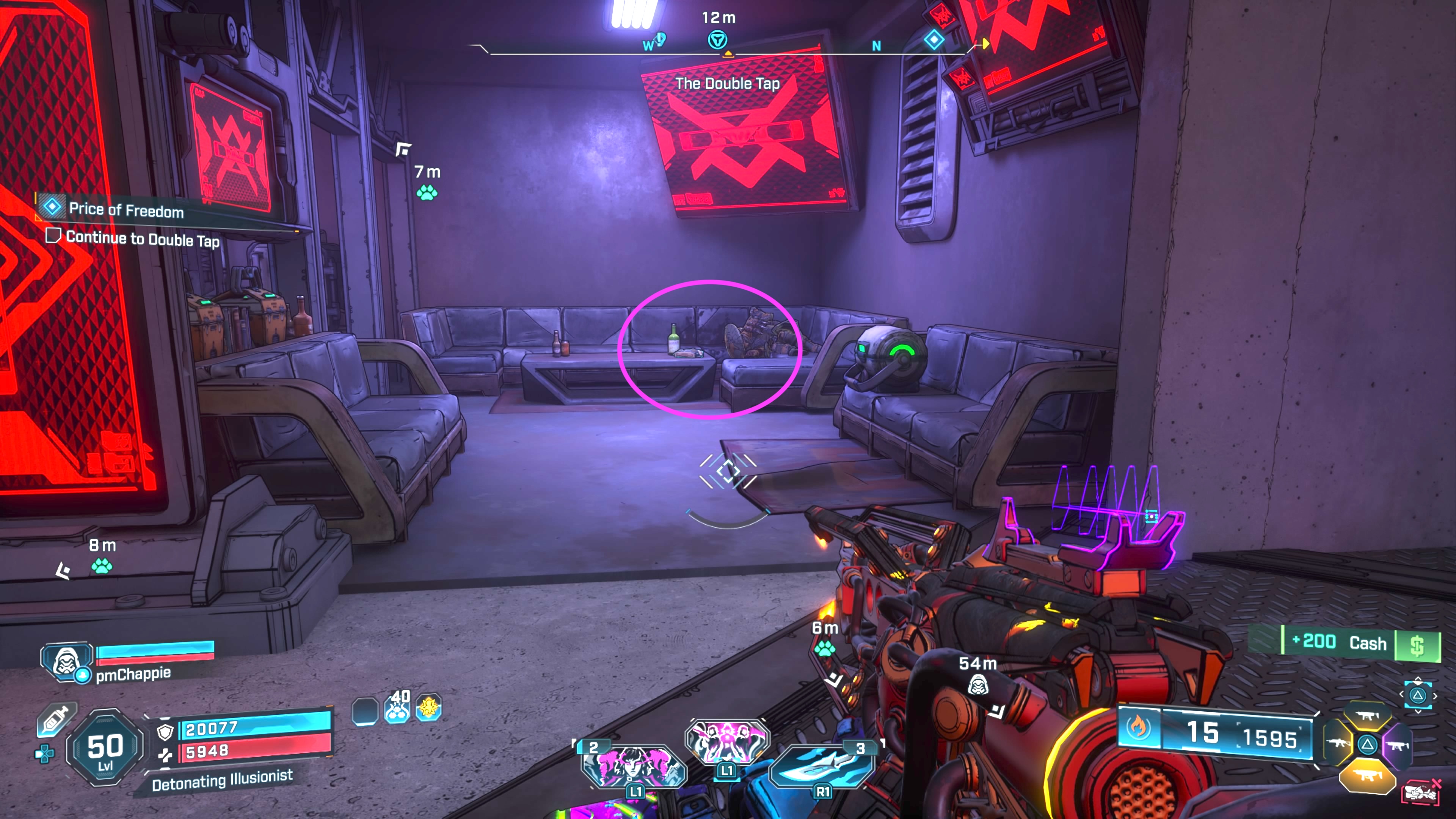Click pmChappie's hooded player portrait
The image size is (1456, 819).
[x=67, y=662]
